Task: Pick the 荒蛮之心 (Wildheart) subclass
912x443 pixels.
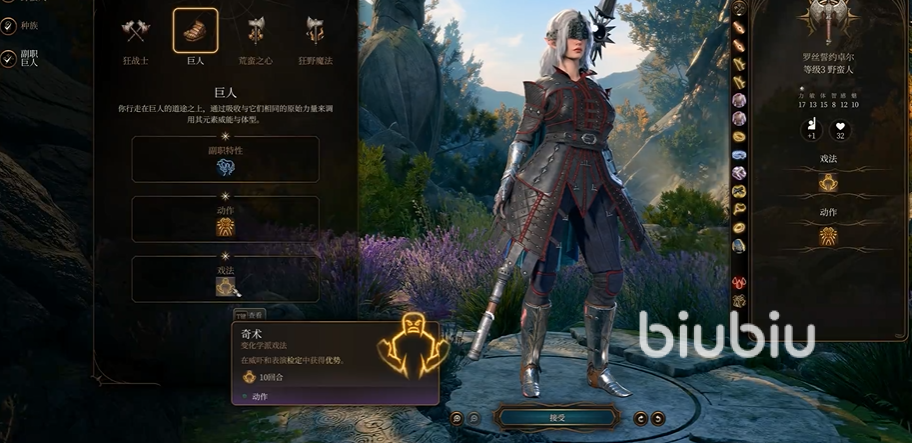Action: point(255,31)
